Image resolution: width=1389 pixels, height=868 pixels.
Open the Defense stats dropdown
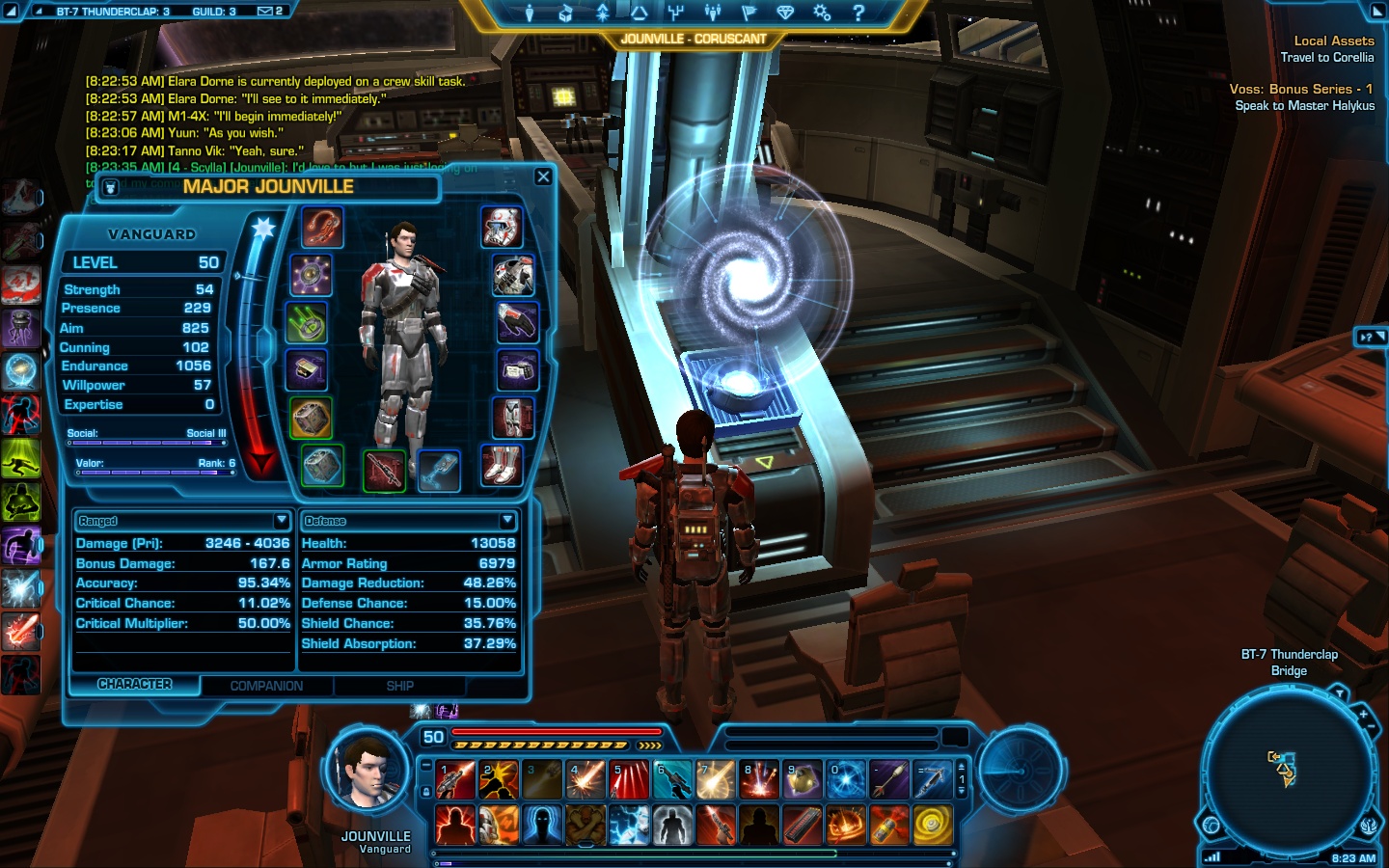point(507,521)
